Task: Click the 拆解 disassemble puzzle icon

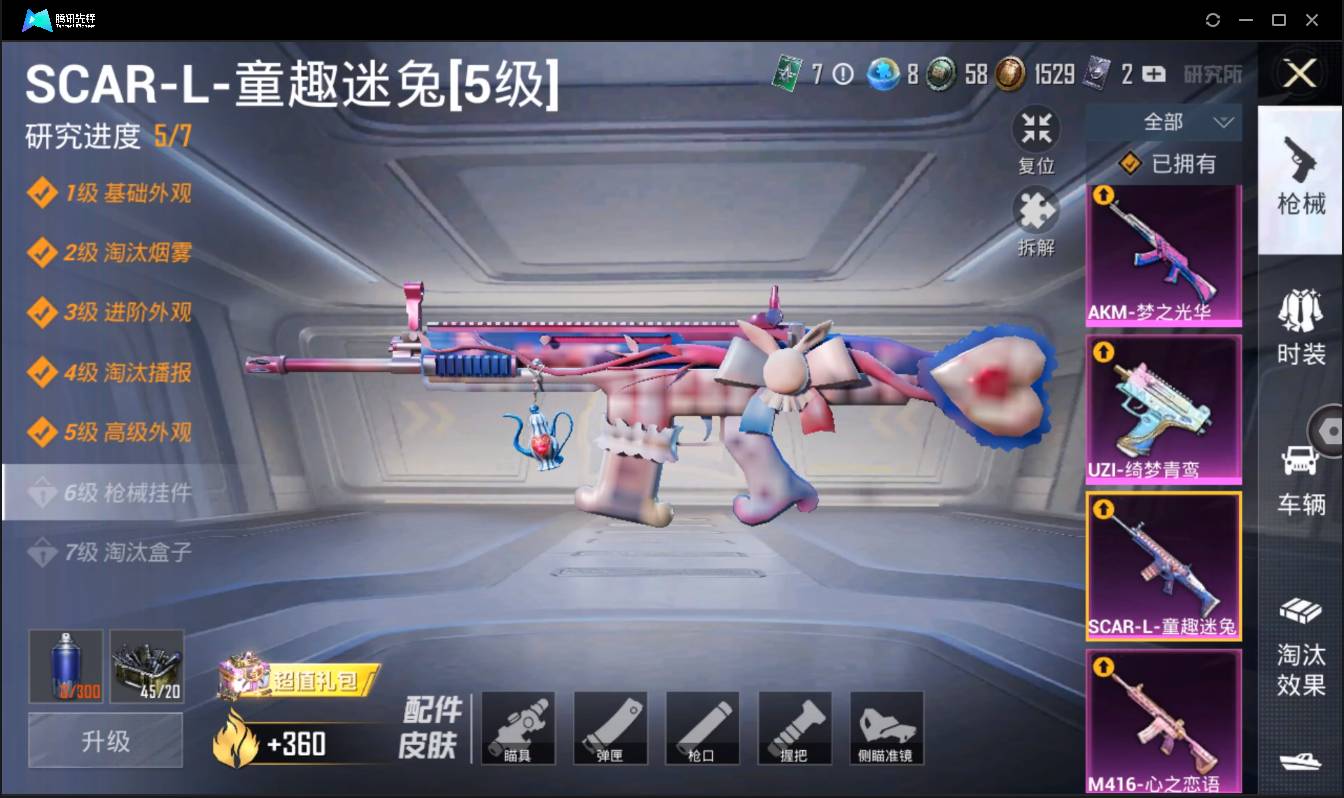Action: point(1036,213)
